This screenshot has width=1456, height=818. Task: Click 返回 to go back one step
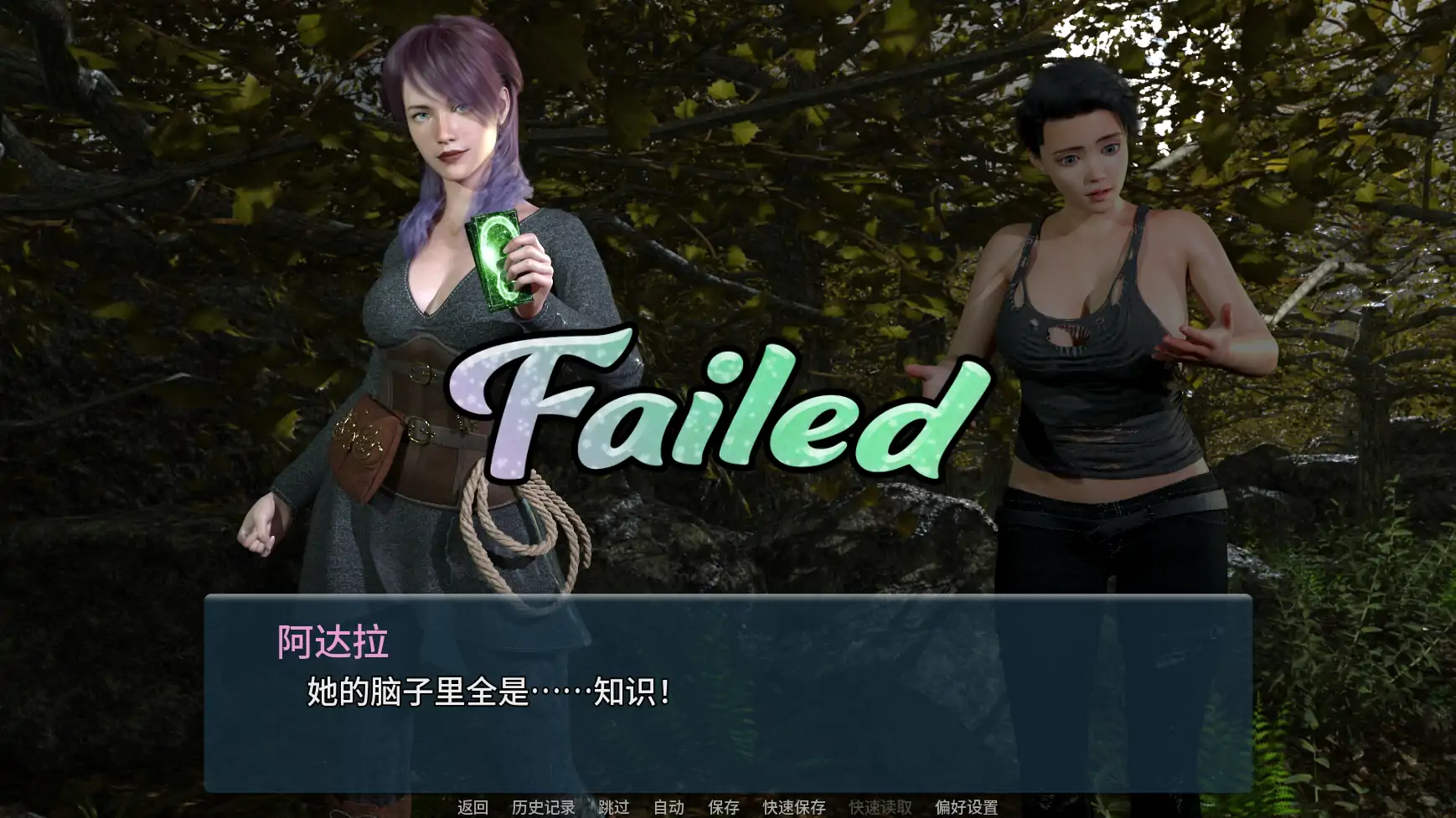471,806
